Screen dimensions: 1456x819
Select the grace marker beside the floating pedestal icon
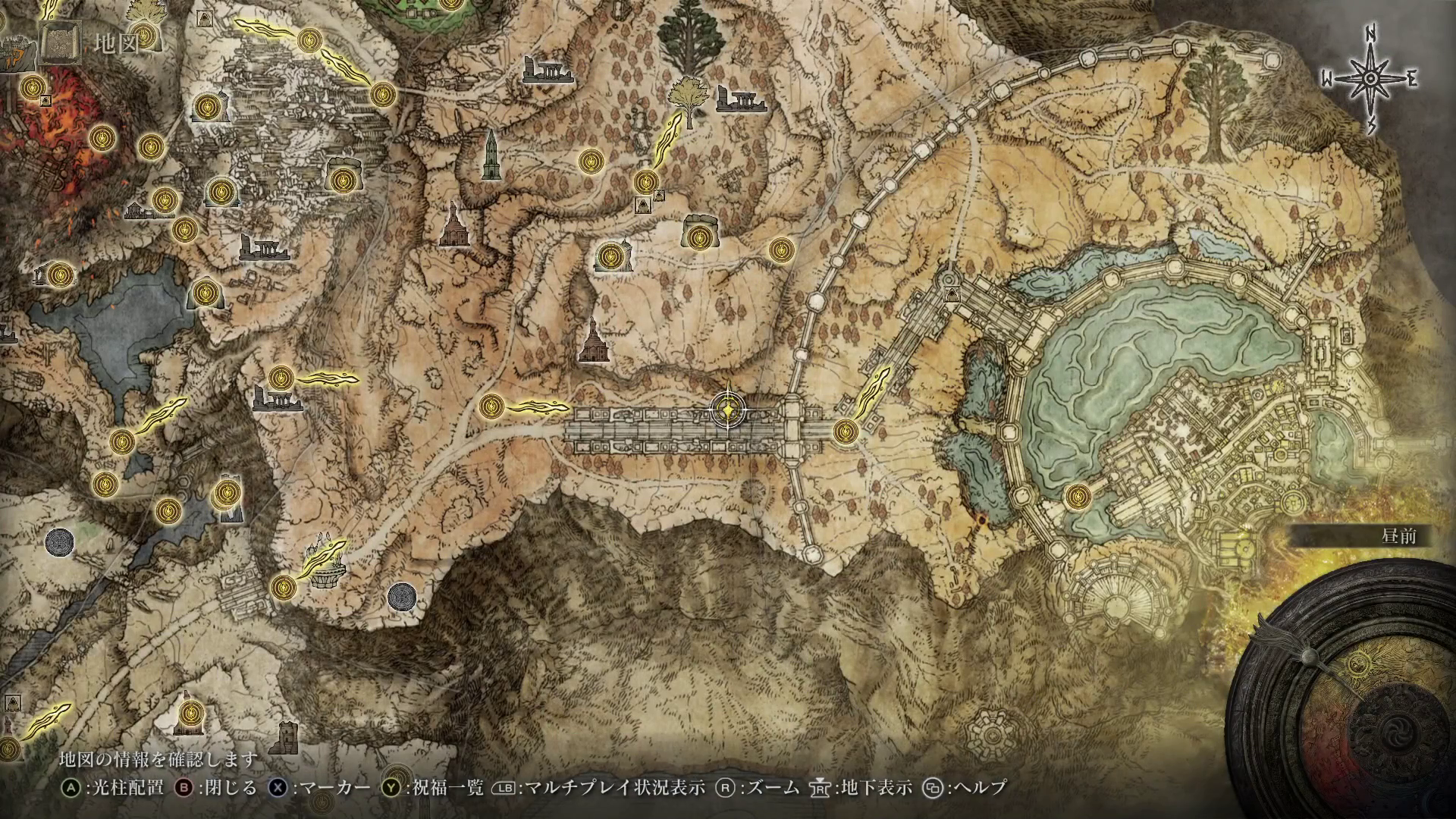[x=283, y=585]
